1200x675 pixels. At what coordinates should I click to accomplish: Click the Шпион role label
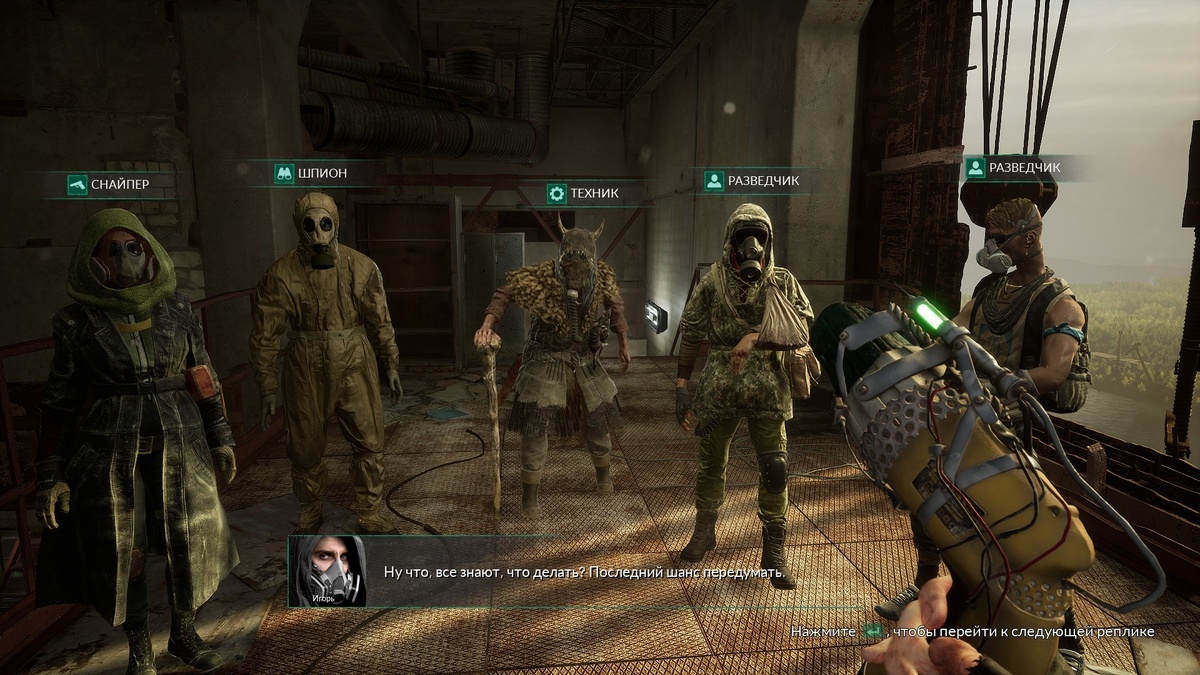pos(310,173)
